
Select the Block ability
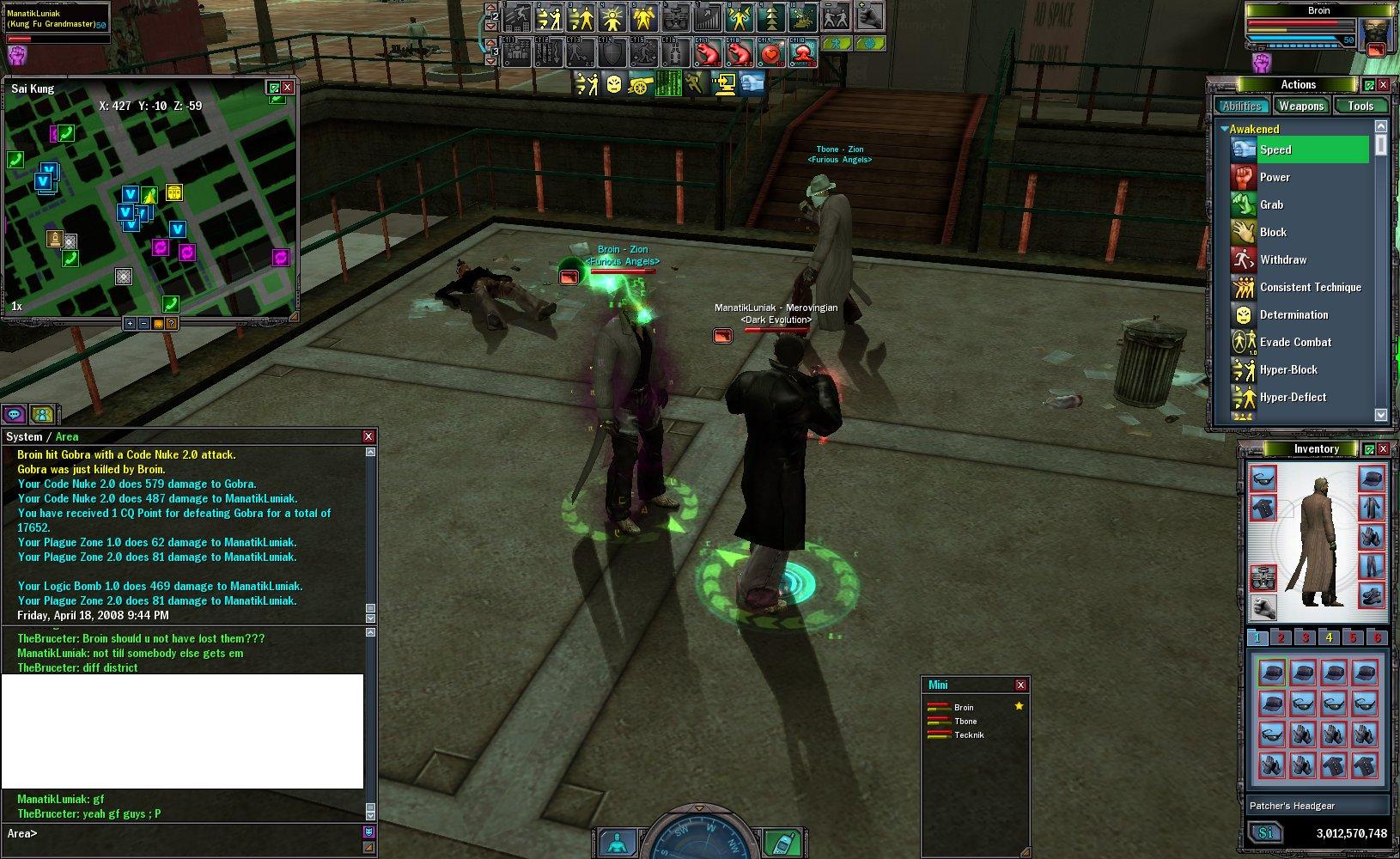1273,232
